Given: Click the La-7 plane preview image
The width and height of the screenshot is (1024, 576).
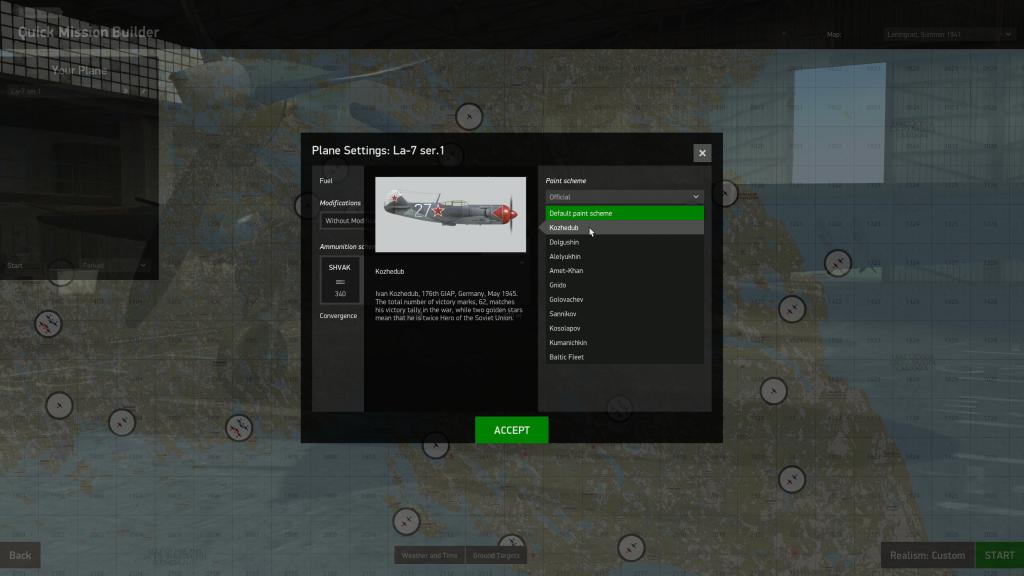Looking at the screenshot, I should pos(450,214).
